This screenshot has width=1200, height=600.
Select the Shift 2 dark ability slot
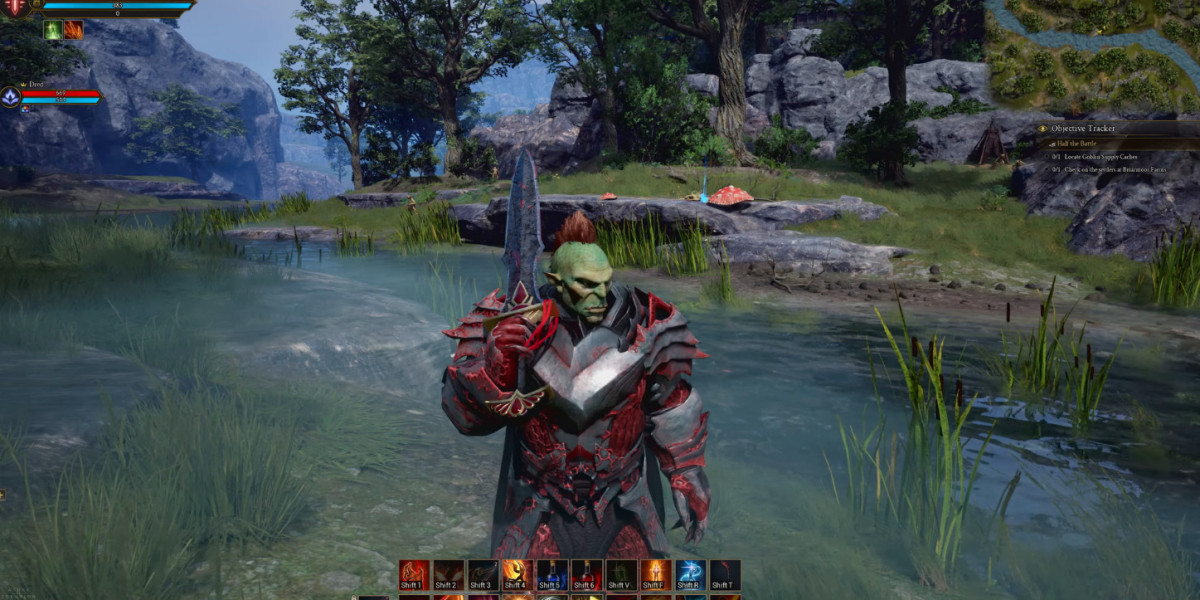pos(448,574)
